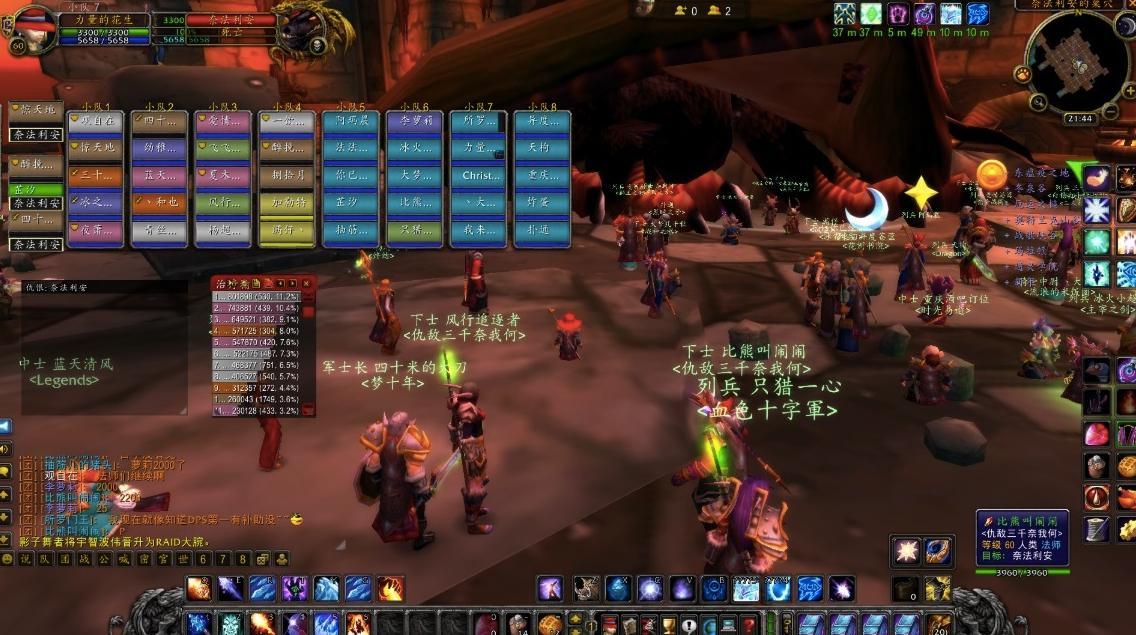Select raid member 加勒特 in group 4
The image size is (1136, 635).
(x=286, y=203)
